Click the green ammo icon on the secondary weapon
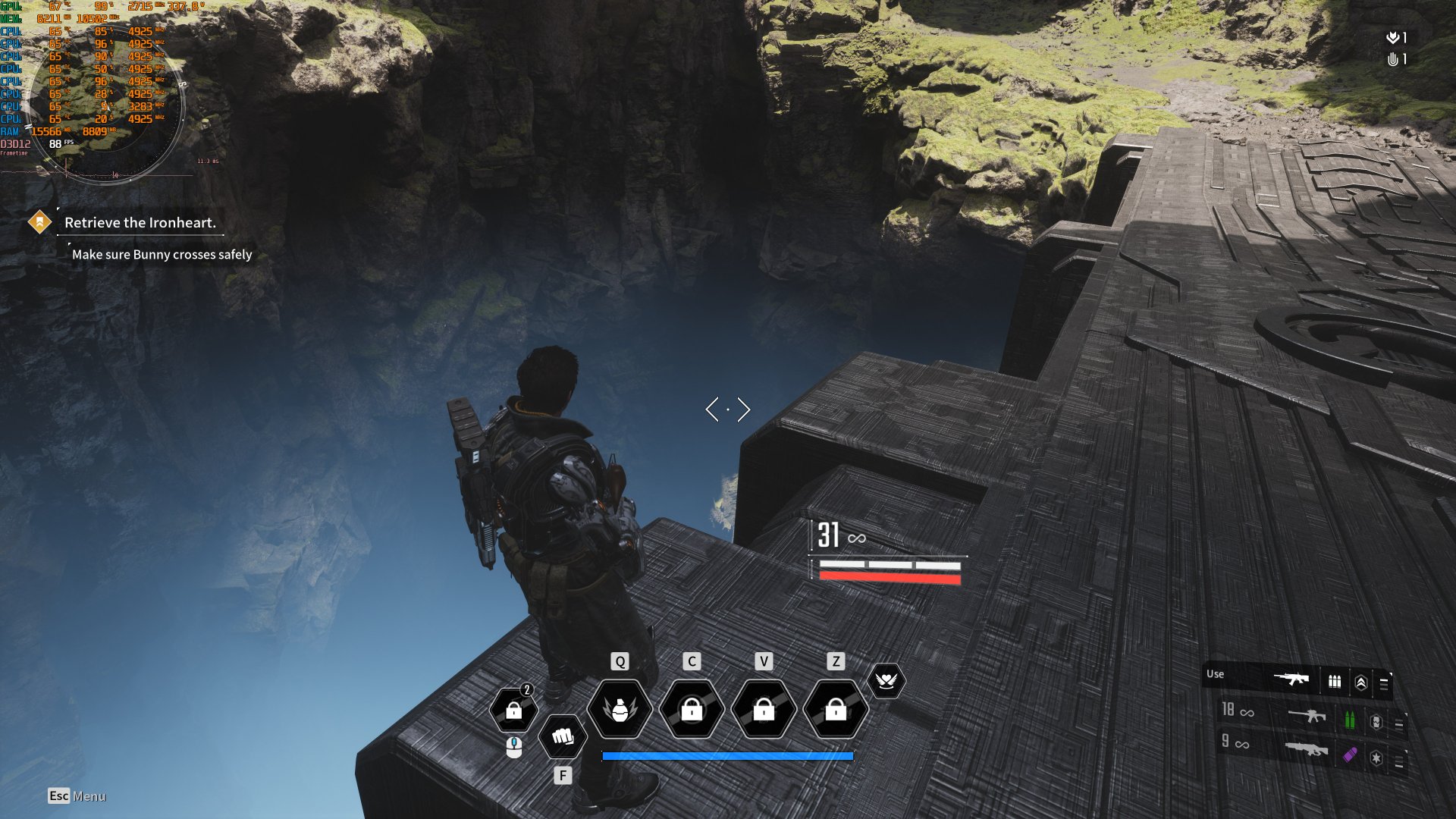Image resolution: width=1456 pixels, height=819 pixels. click(1351, 720)
